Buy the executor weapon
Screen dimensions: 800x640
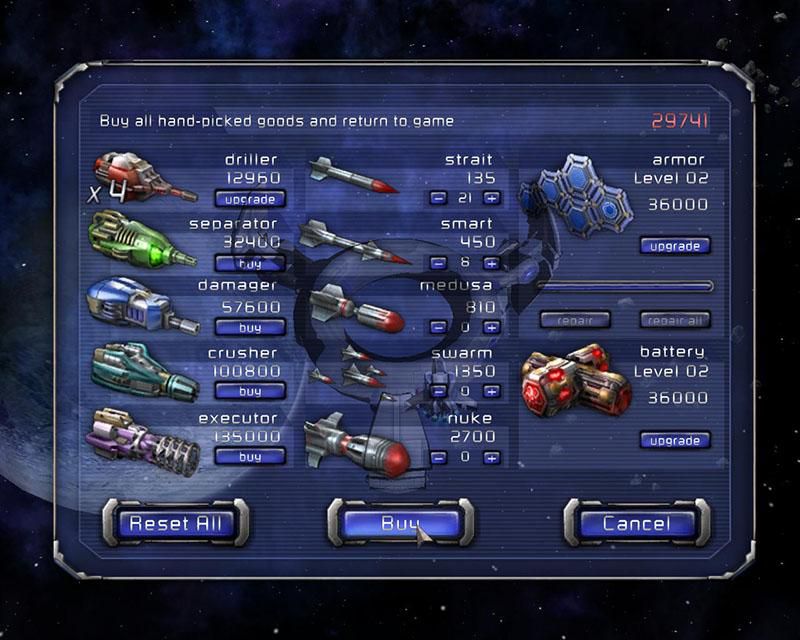click(x=250, y=456)
